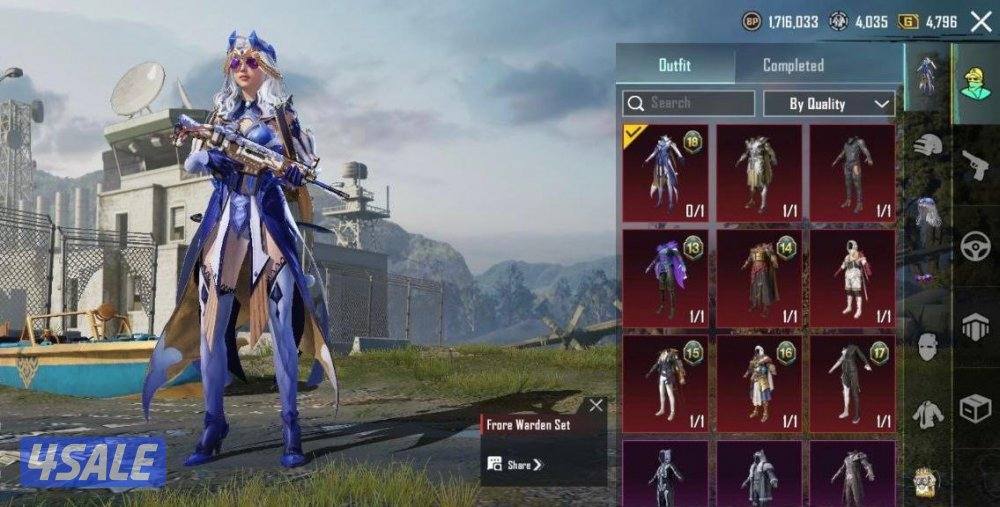Pick the level 14 outfit tile
1000x507 pixels.
(x=759, y=278)
